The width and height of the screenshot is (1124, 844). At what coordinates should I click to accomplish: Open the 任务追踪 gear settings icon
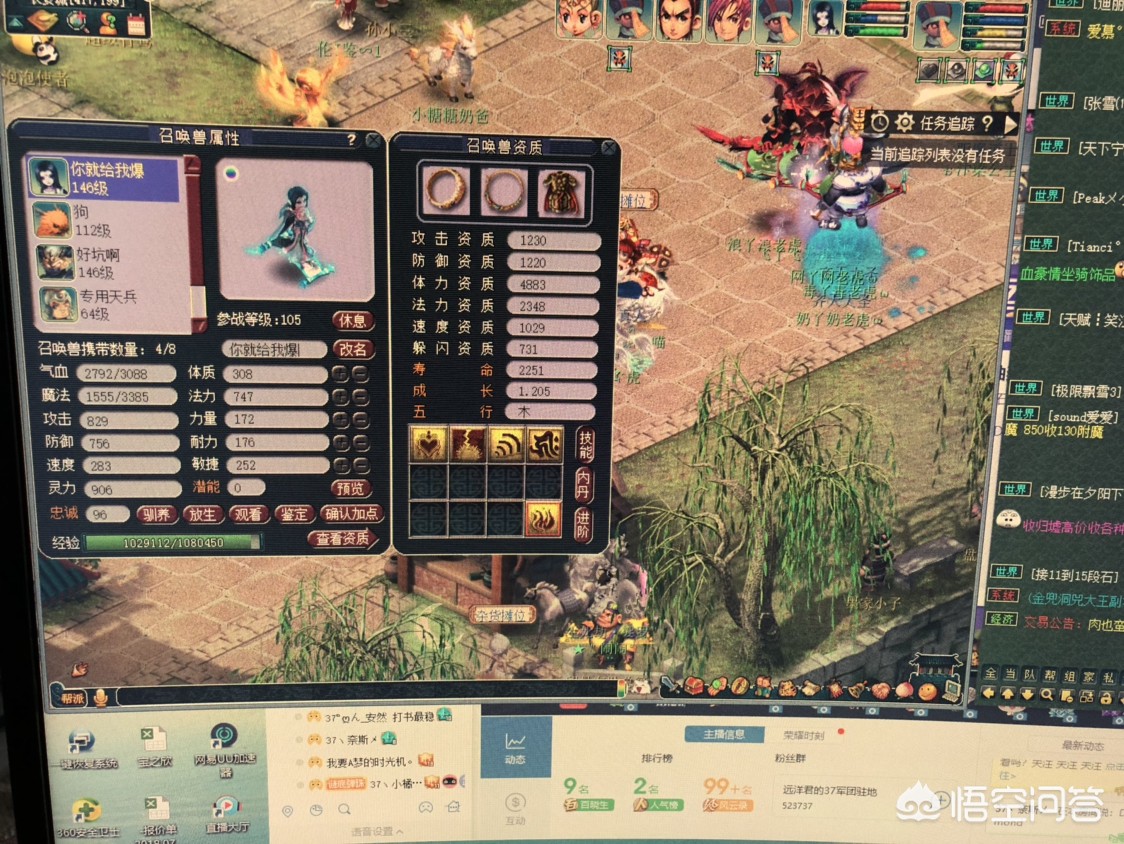point(904,123)
